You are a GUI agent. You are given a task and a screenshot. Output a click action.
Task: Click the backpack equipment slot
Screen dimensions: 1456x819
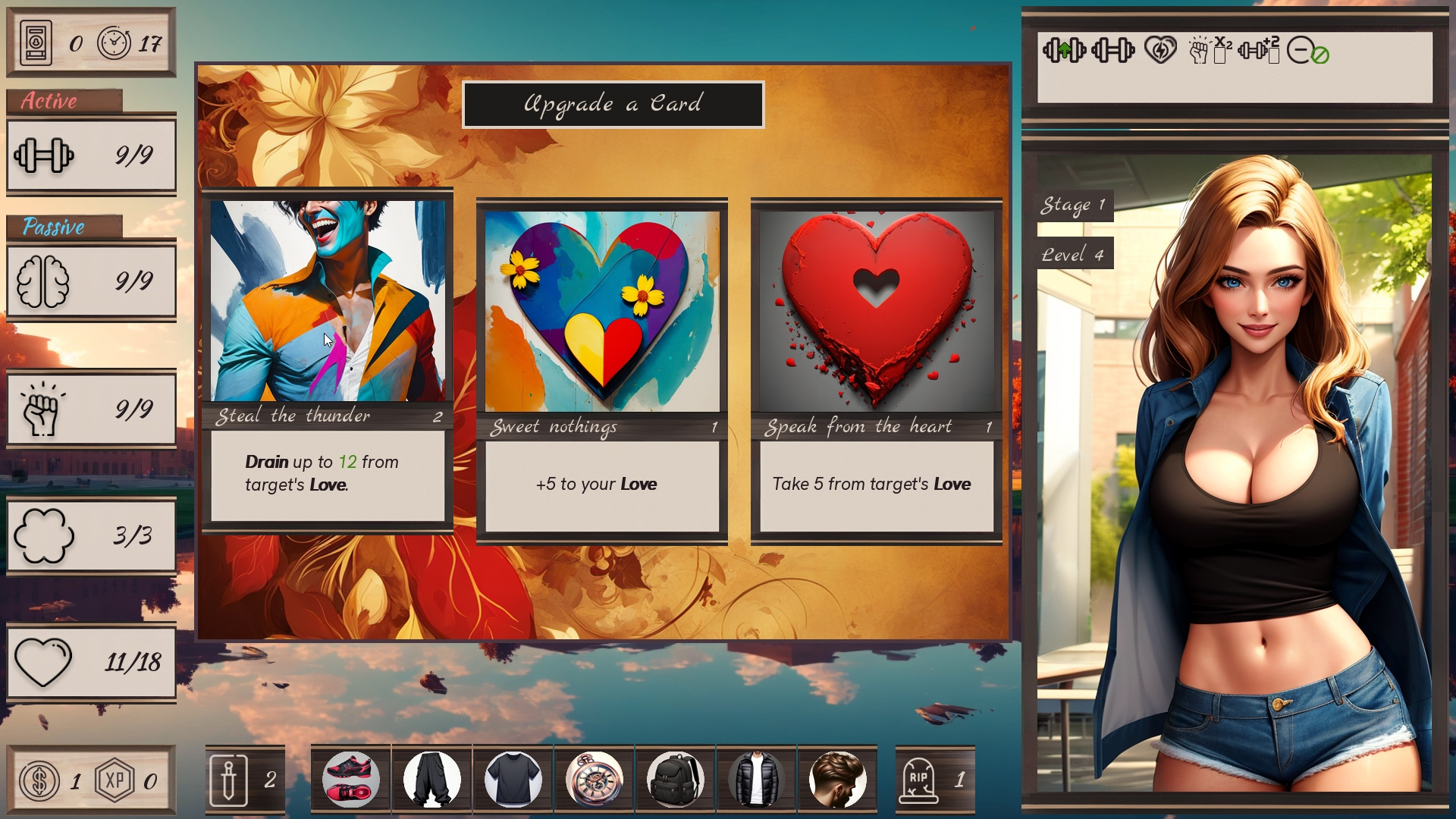tap(676, 779)
